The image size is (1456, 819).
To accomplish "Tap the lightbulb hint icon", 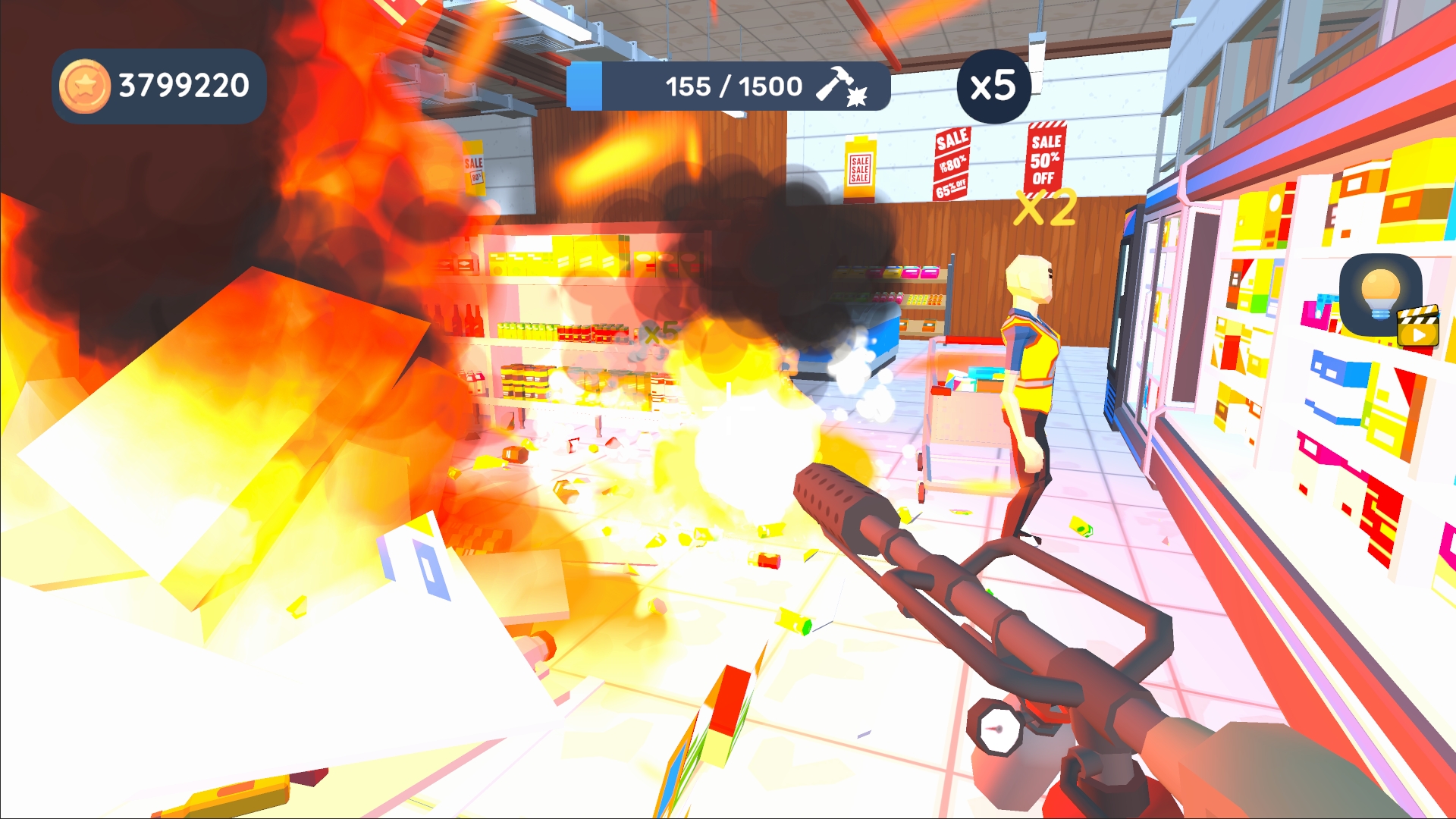I will click(x=1380, y=295).
